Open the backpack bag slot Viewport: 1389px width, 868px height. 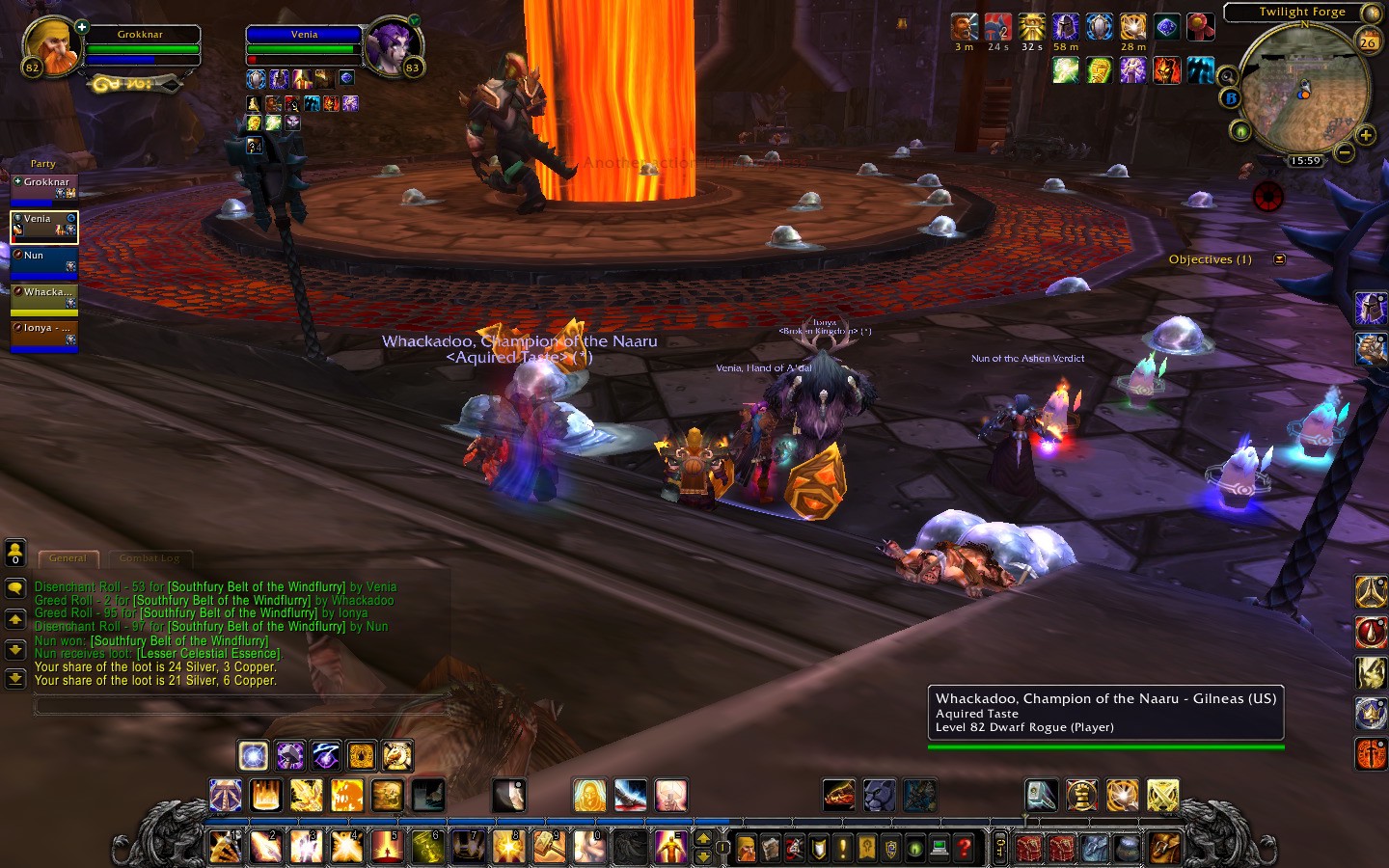pos(1164,848)
